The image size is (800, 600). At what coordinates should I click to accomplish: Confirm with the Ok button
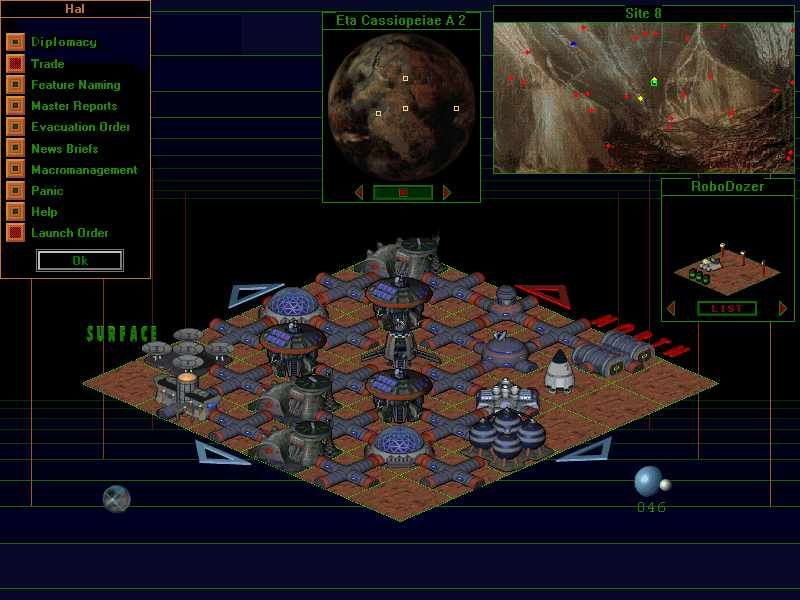(80, 260)
